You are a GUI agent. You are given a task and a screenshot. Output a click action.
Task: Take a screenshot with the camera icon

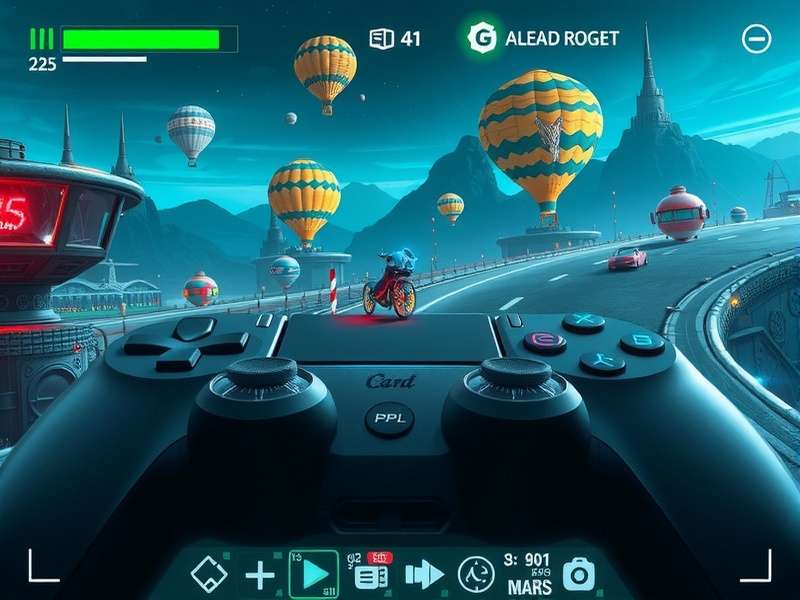578,574
